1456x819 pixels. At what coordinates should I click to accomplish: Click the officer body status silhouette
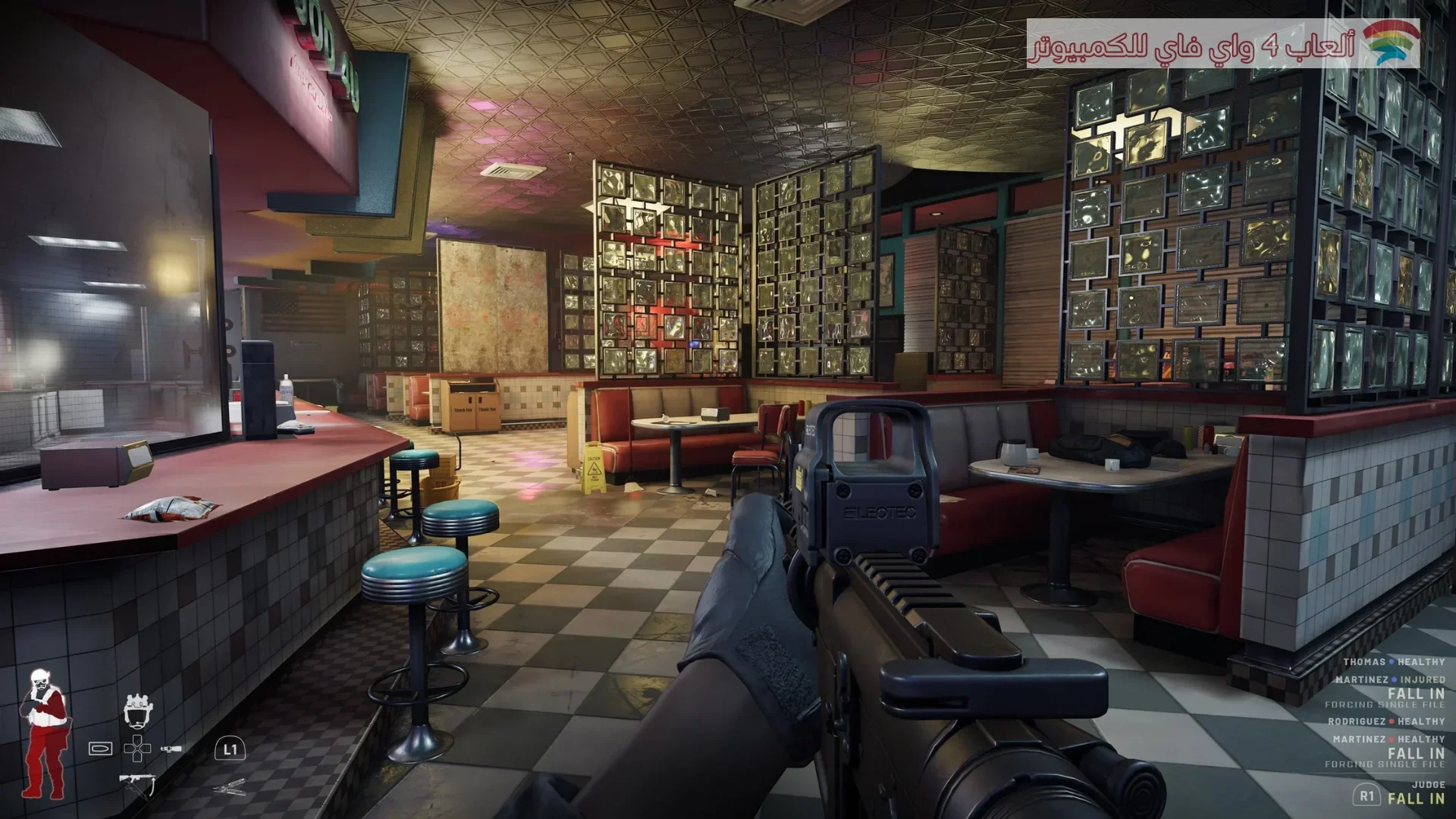tap(44, 733)
